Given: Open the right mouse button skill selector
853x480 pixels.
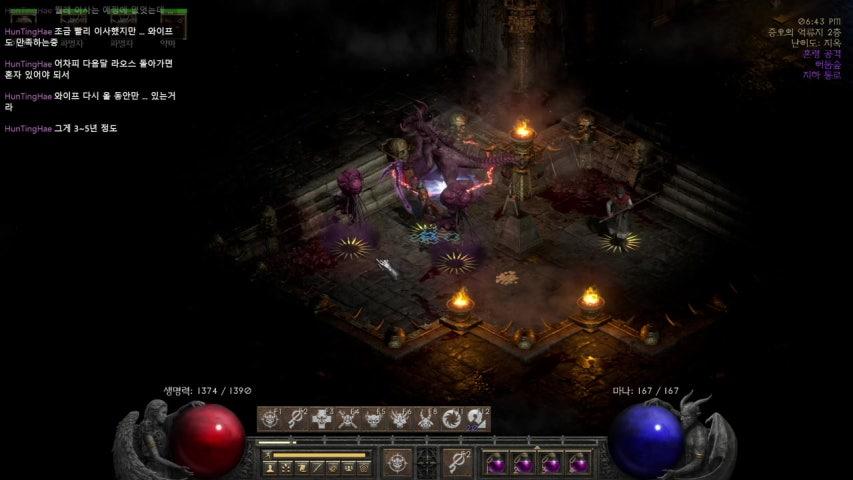Looking at the screenshot, I should [456, 462].
